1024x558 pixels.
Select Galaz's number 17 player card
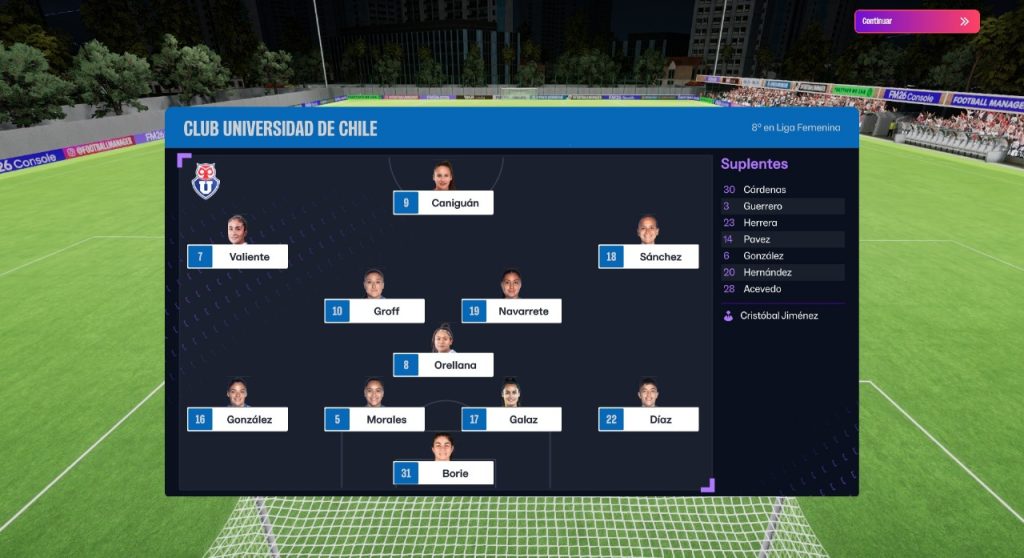[511, 419]
